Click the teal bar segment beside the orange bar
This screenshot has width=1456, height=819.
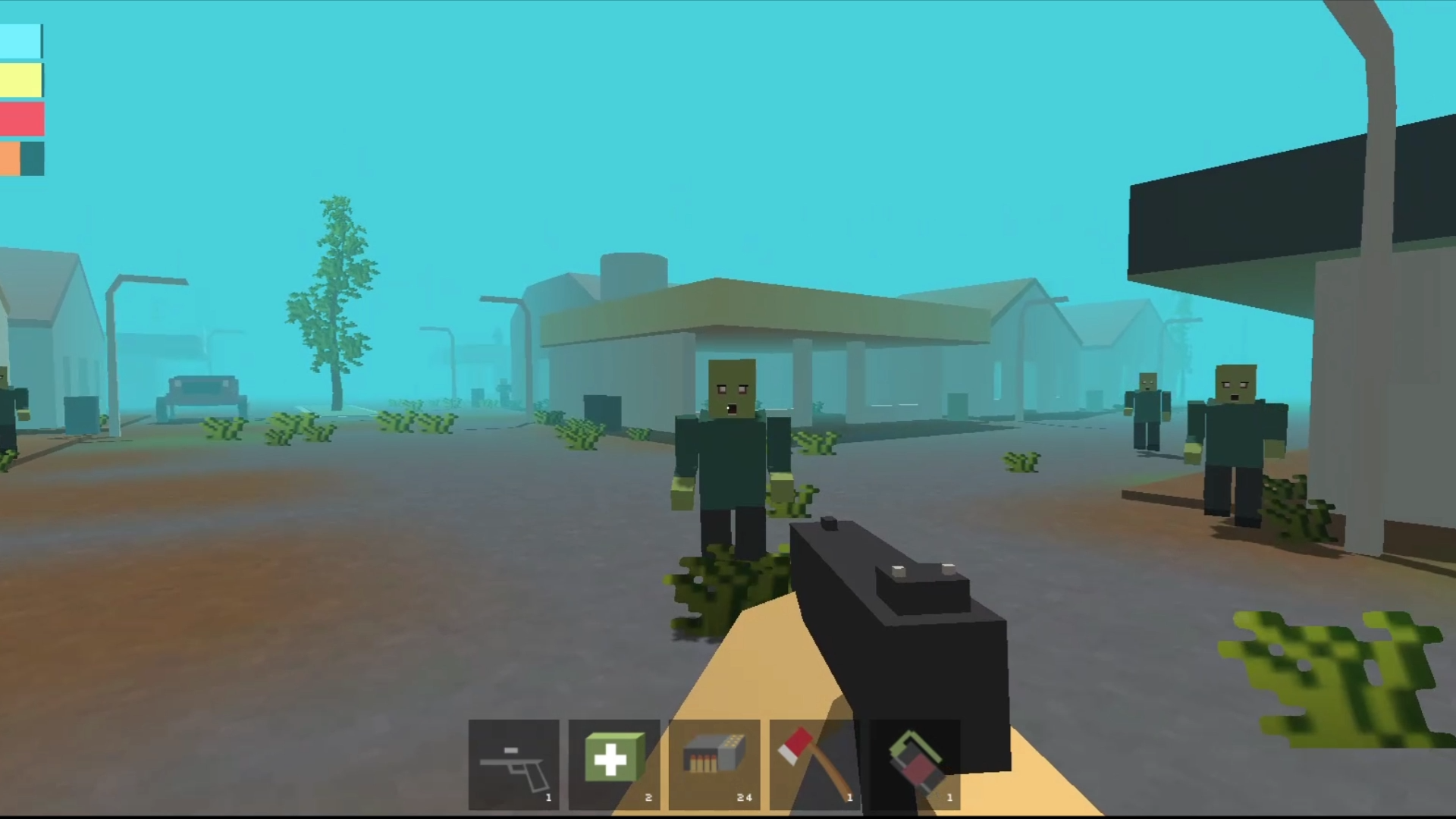pyautogui.click(x=31, y=159)
